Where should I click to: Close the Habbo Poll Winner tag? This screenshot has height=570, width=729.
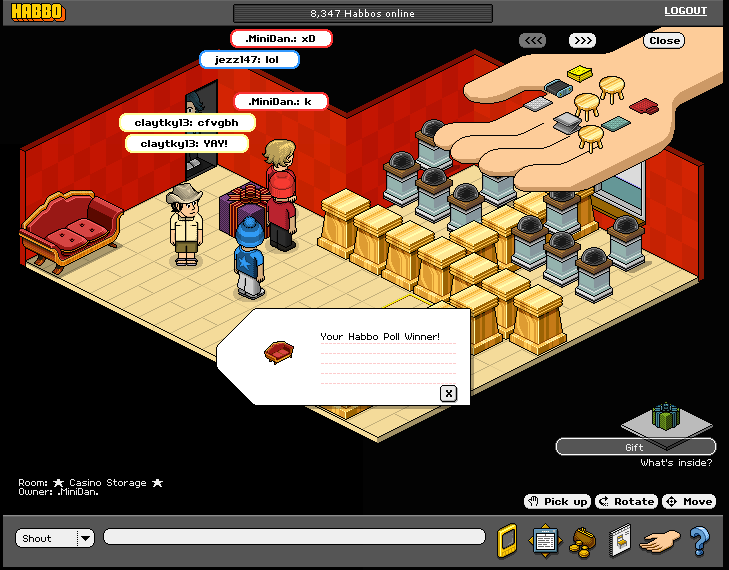coord(449,393)
